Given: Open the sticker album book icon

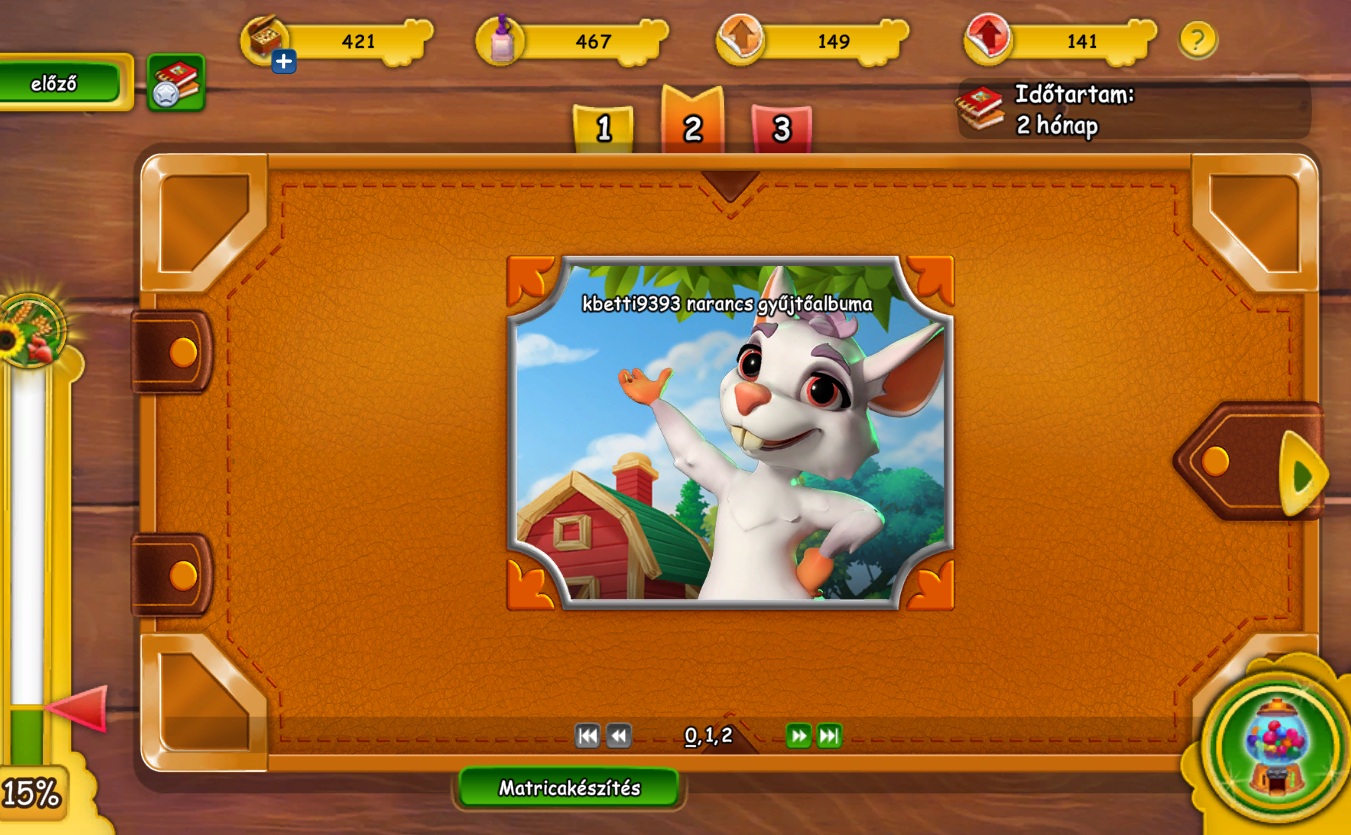Looking at the screenshot, I should tap(176, 82).
